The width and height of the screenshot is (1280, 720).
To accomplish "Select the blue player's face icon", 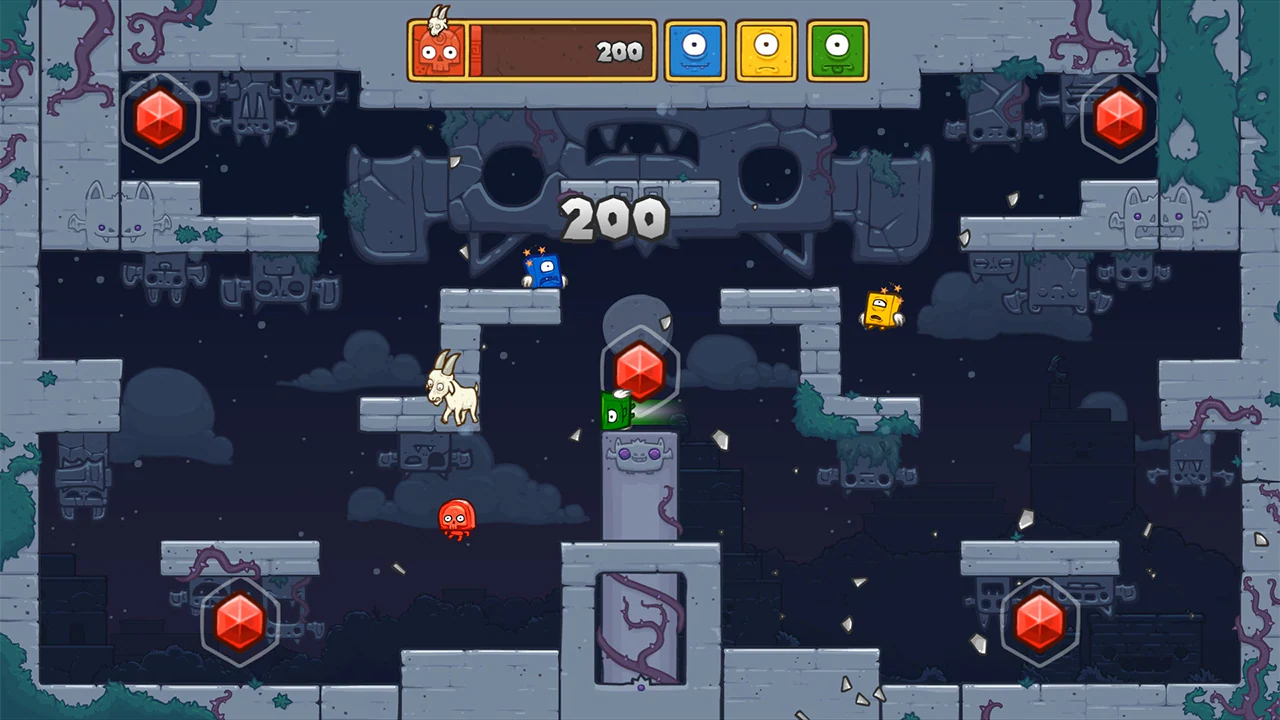I will tap(694, 48).
